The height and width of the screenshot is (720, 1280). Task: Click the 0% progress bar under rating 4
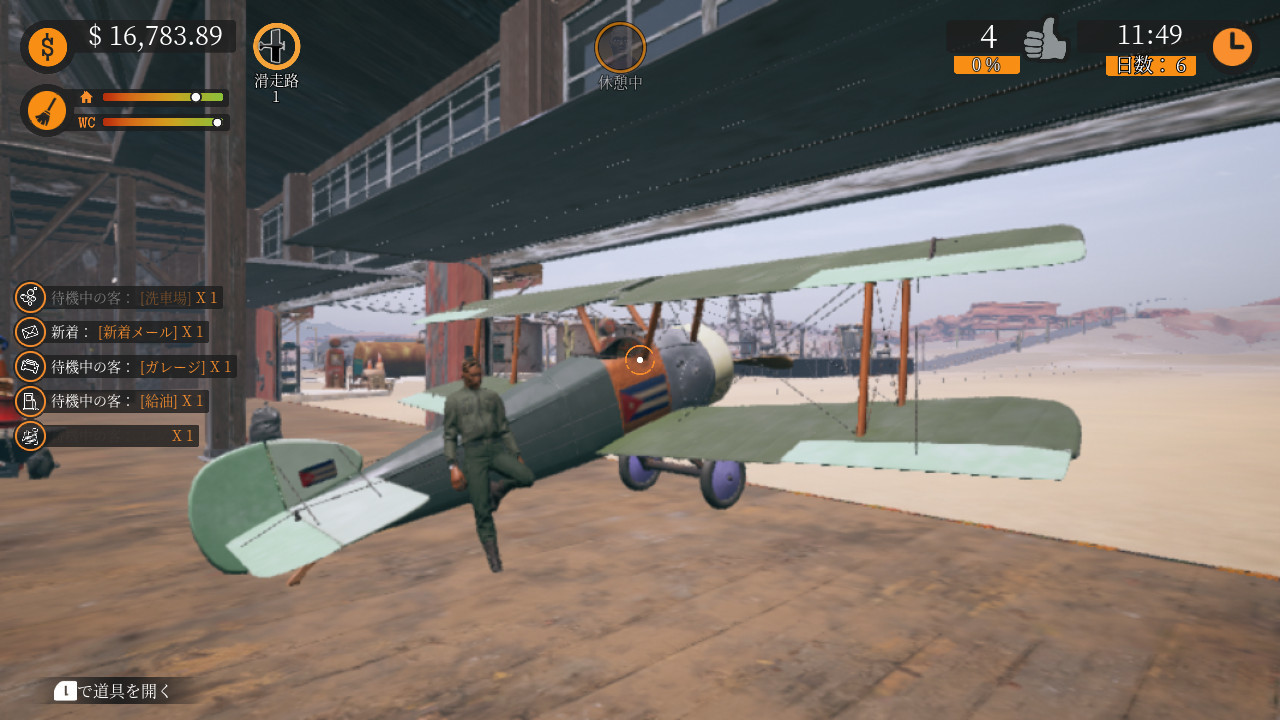(x=986, y=66)
